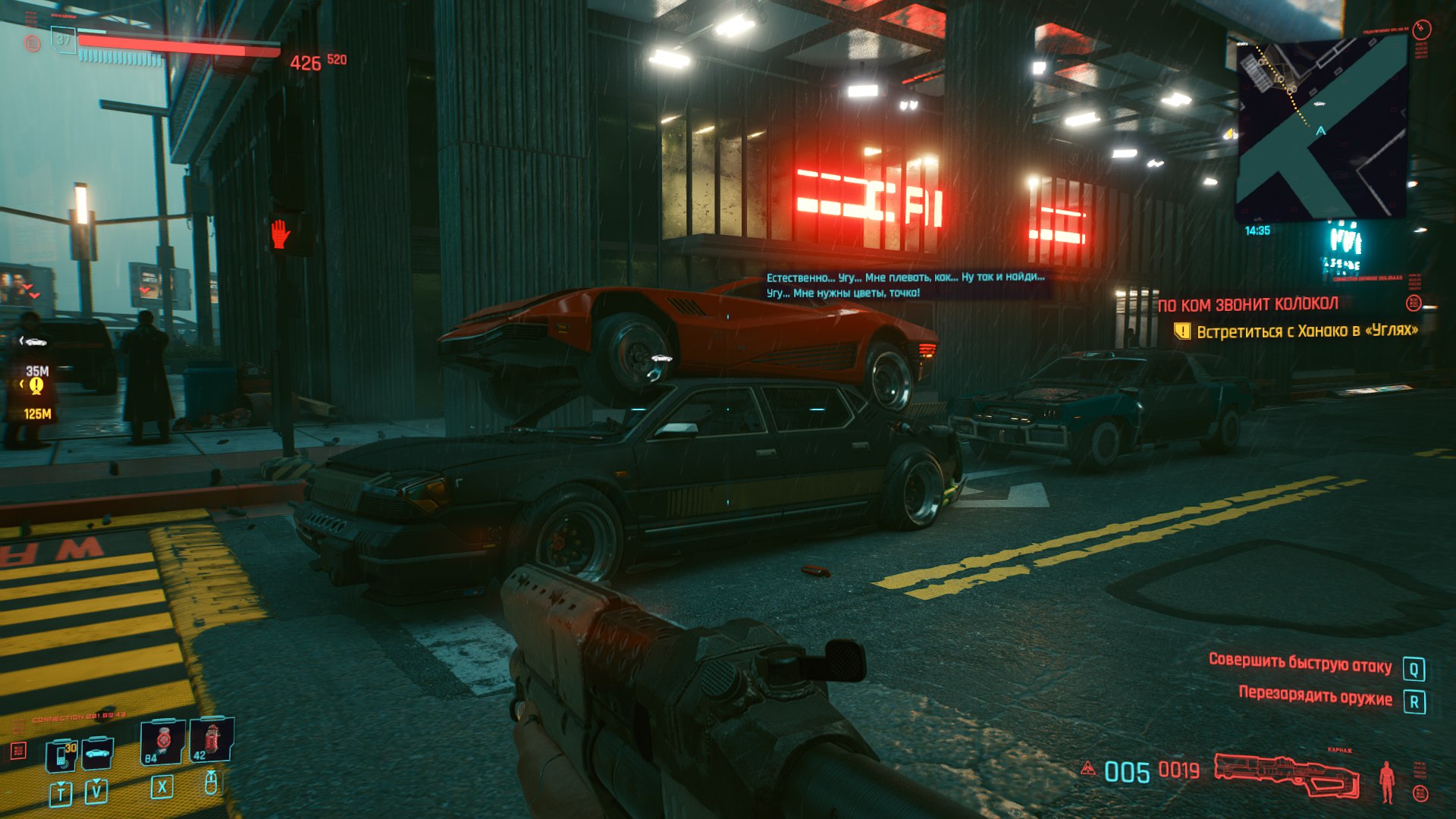Click the level 37 badge beside health bar
This screenshot has height=819, width=1456.
click(x=64, y=39)
